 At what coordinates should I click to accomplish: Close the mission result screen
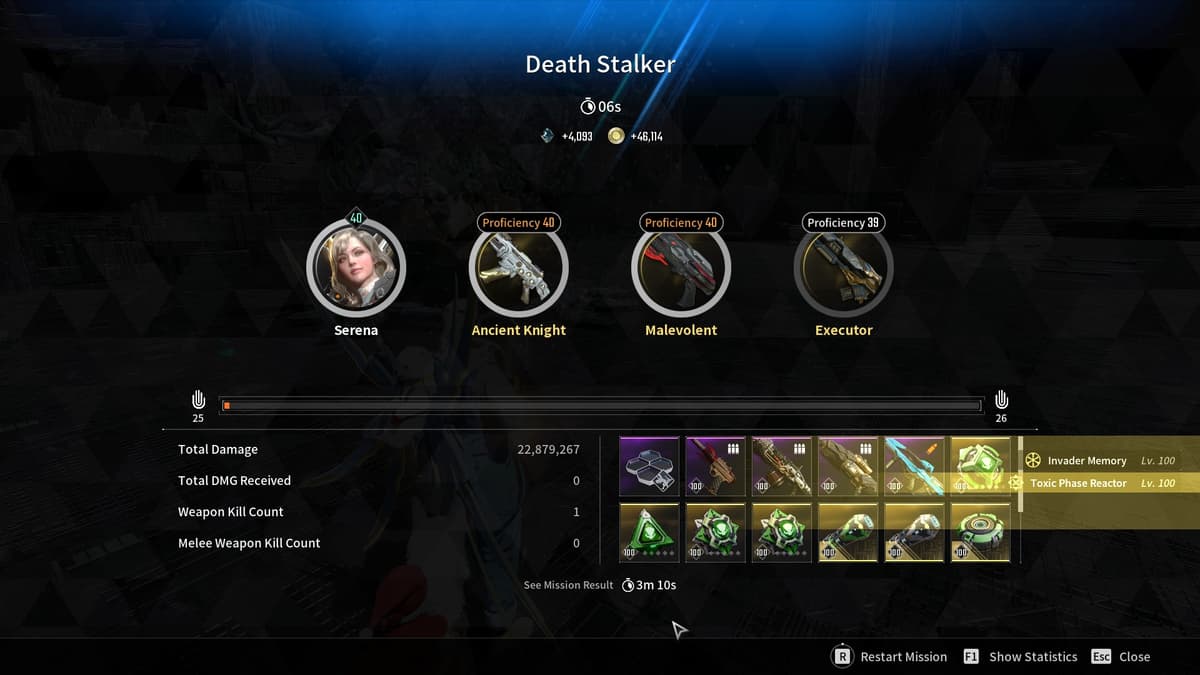(x=1120, y=657)
